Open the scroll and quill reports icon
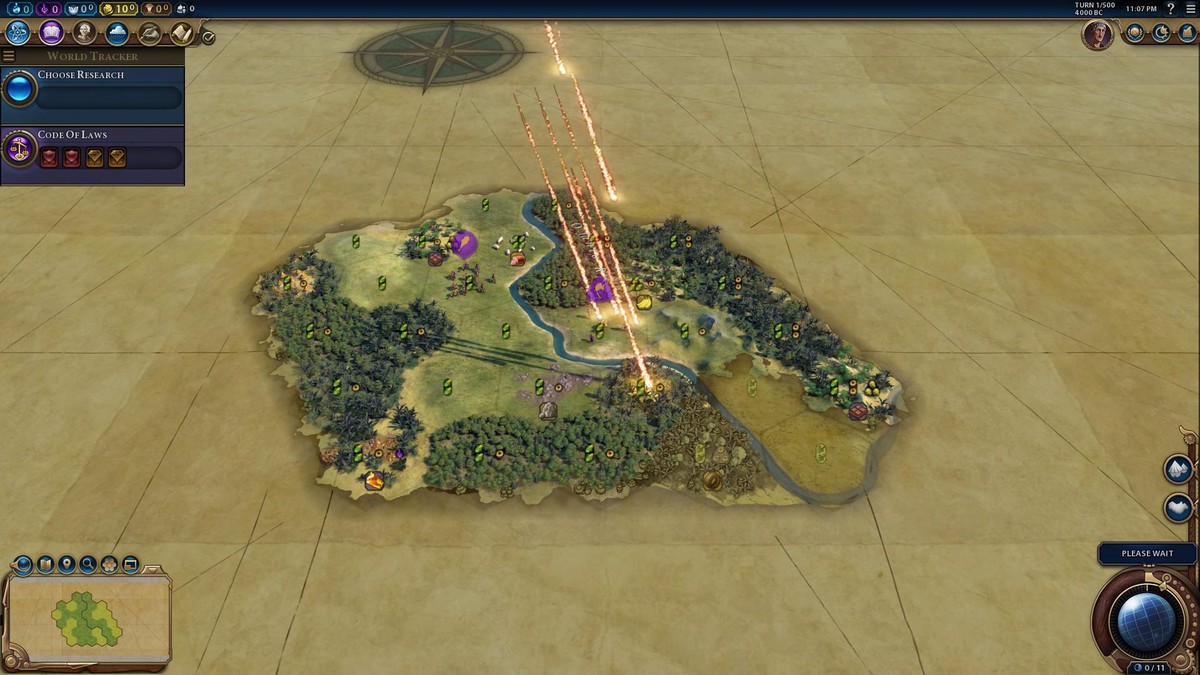The width and height of the screenshot is (1200, 675). [181, 33]
